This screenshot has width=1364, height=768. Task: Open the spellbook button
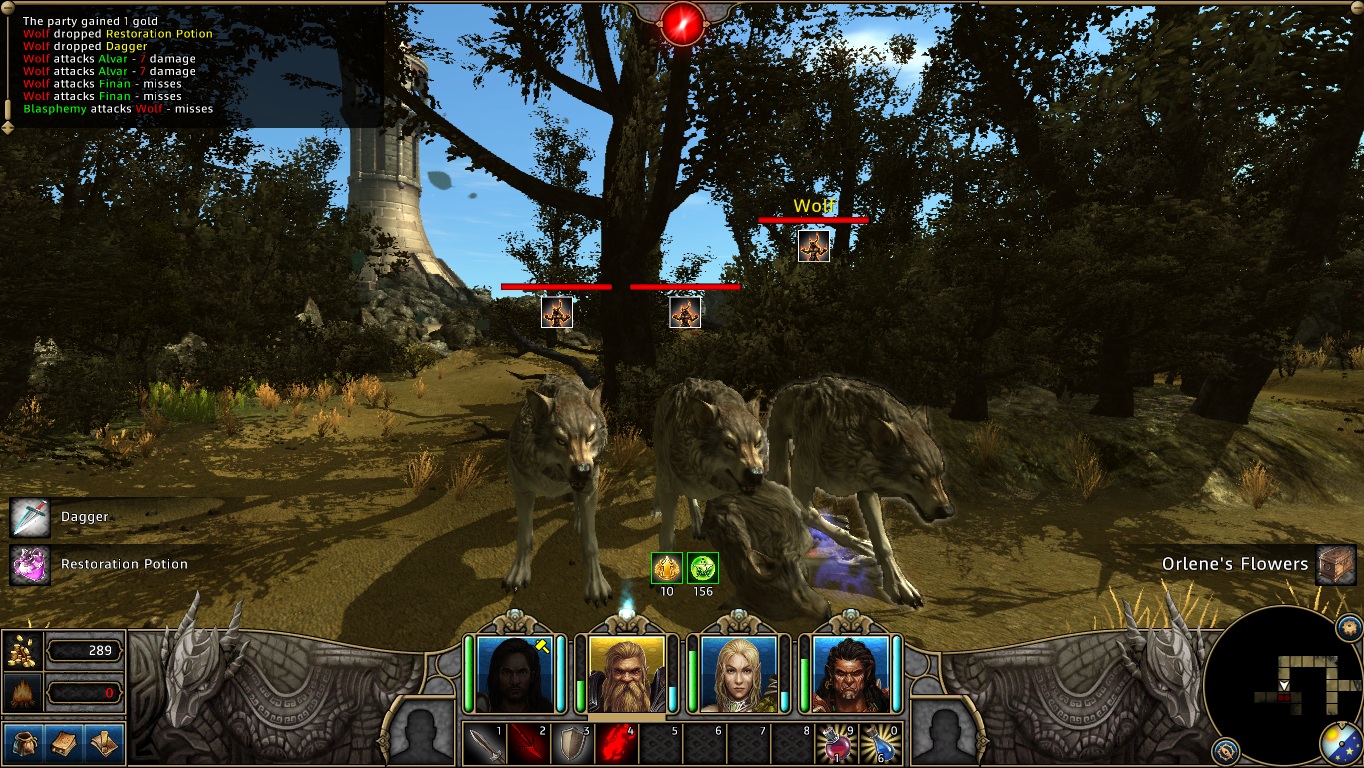62,743
